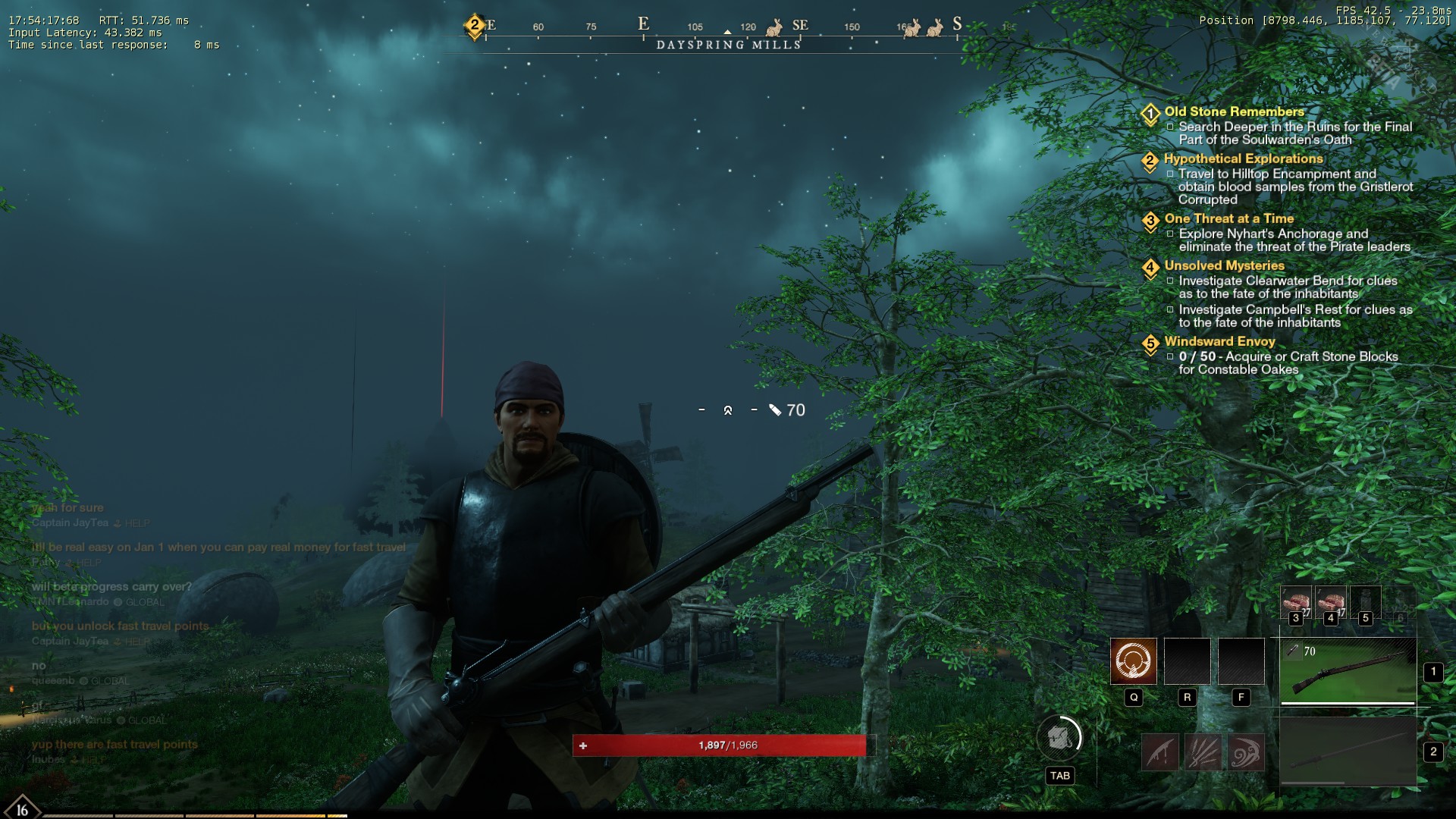Select the musket weapon slot
The width and height of the screenshot is (1456, 819).
tap(1348, 670)
